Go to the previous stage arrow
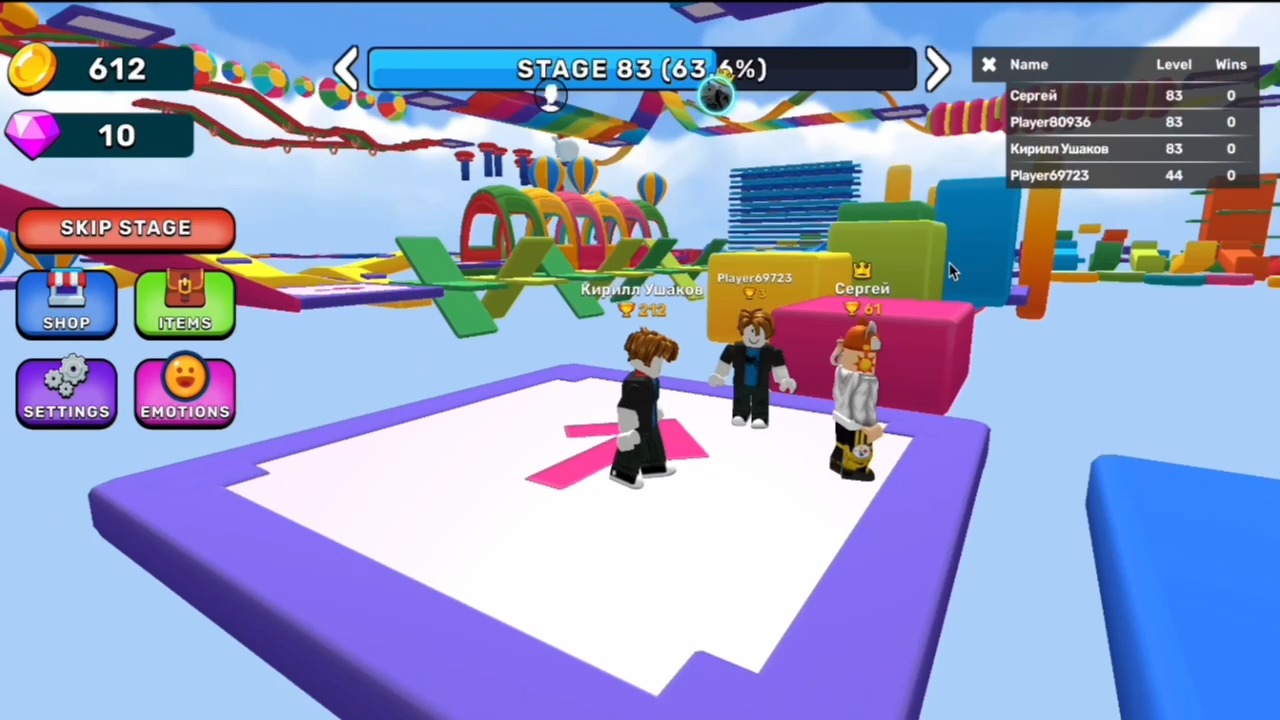 [x=346, y=68]
